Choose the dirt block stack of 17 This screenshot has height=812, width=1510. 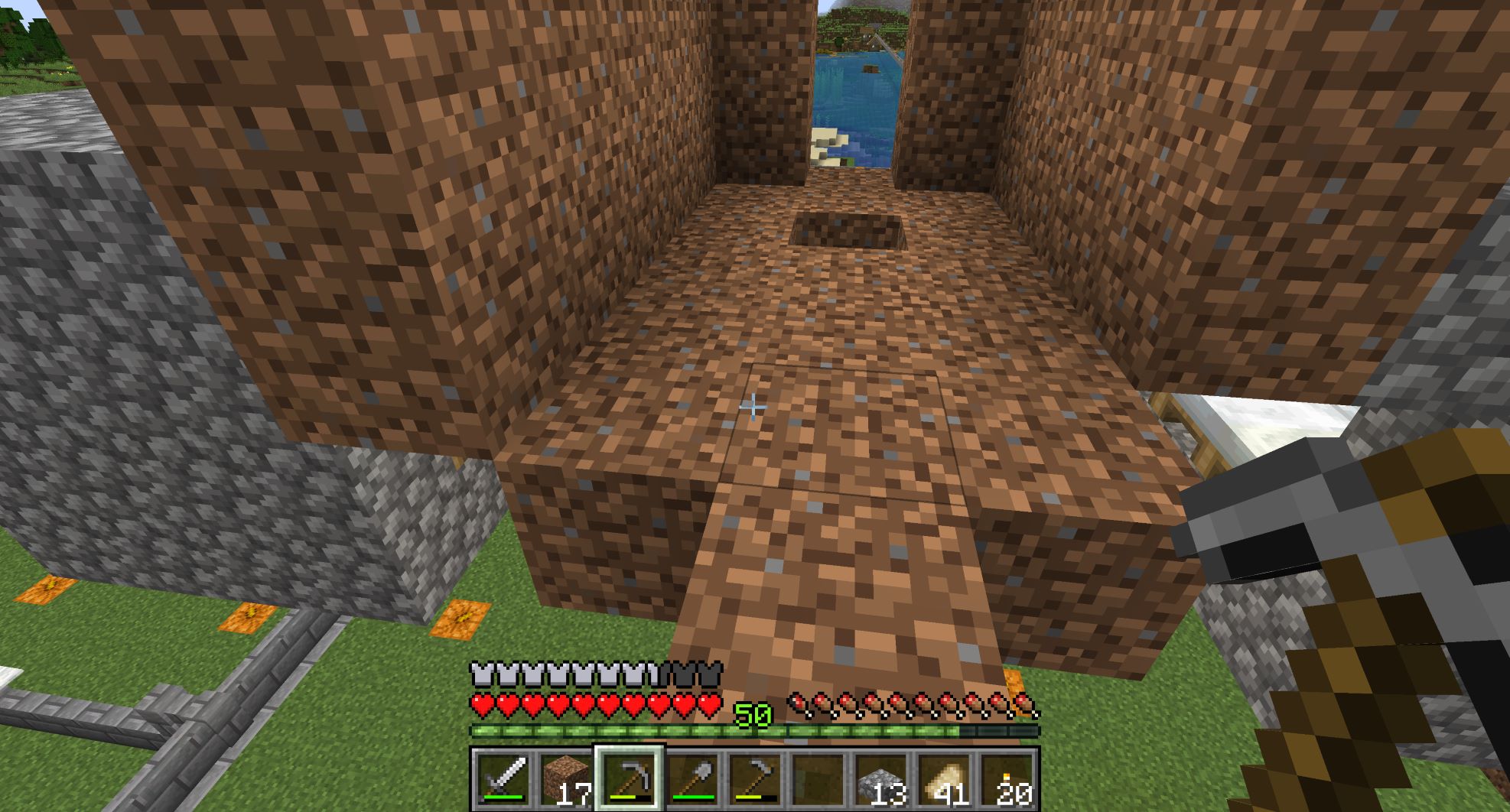565,778
